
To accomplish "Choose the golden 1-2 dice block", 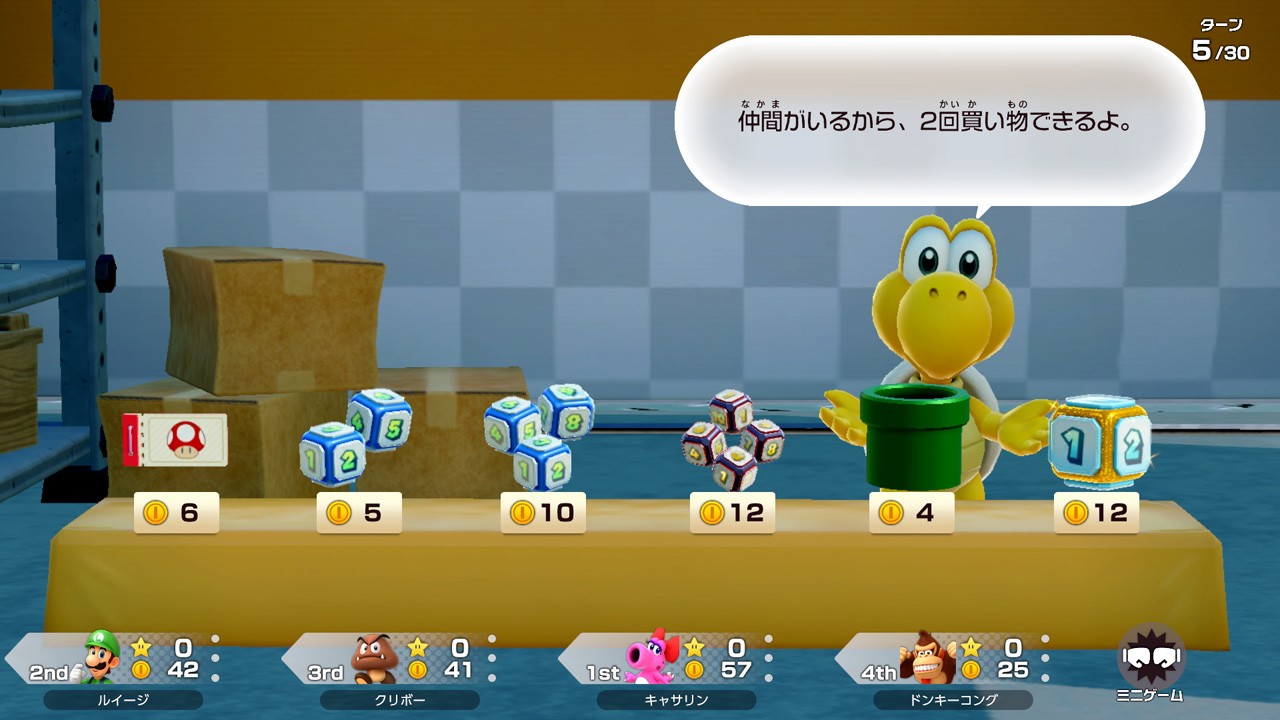I will coord(1099,442).
